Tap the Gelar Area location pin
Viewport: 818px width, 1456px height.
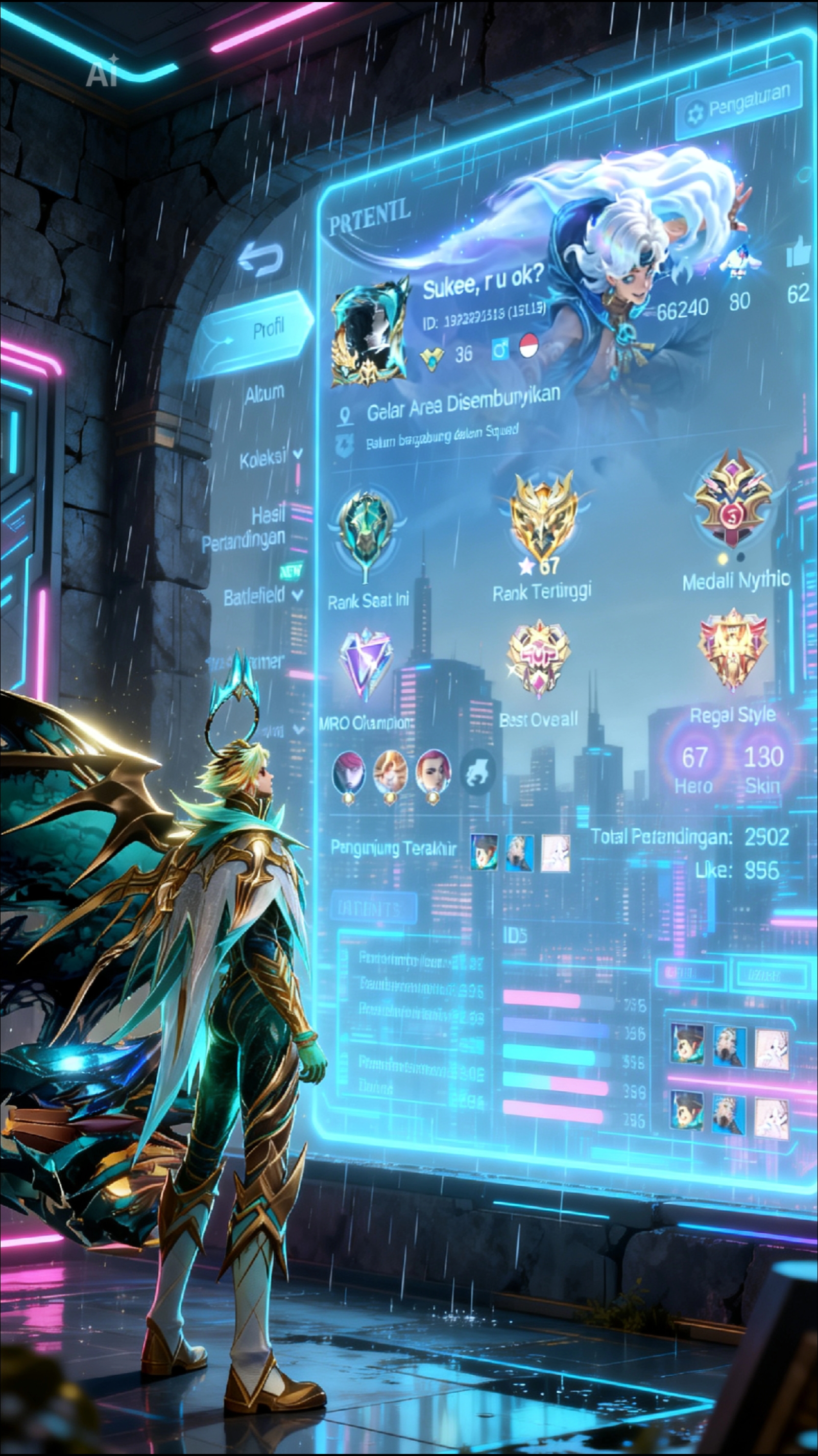point(345,416)
